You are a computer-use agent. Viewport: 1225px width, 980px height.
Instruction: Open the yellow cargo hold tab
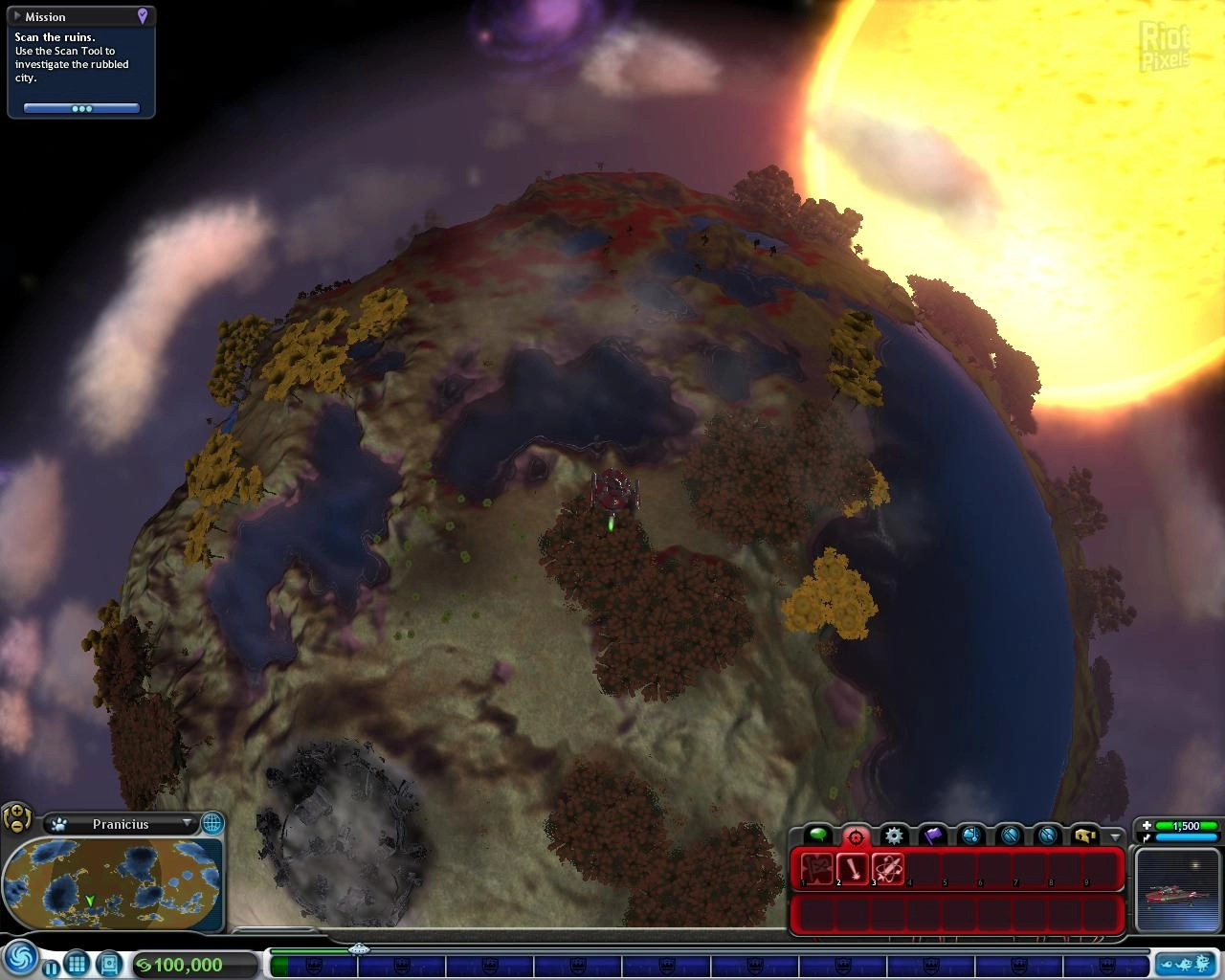pyautogui.click(x=1084, y=835)
